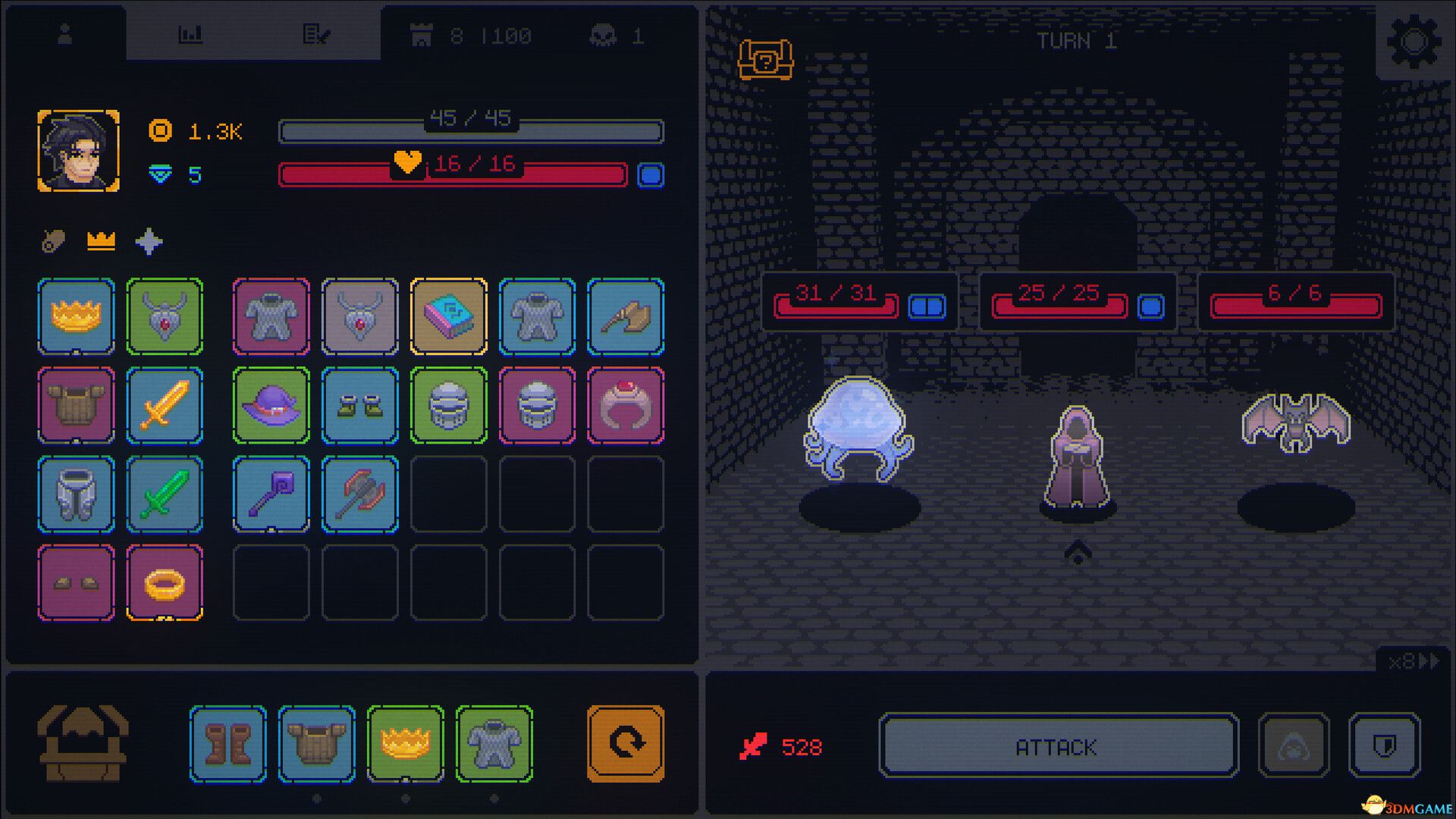Select the golden crown in the inventory

pyautogui.click(x=76, y=318)
